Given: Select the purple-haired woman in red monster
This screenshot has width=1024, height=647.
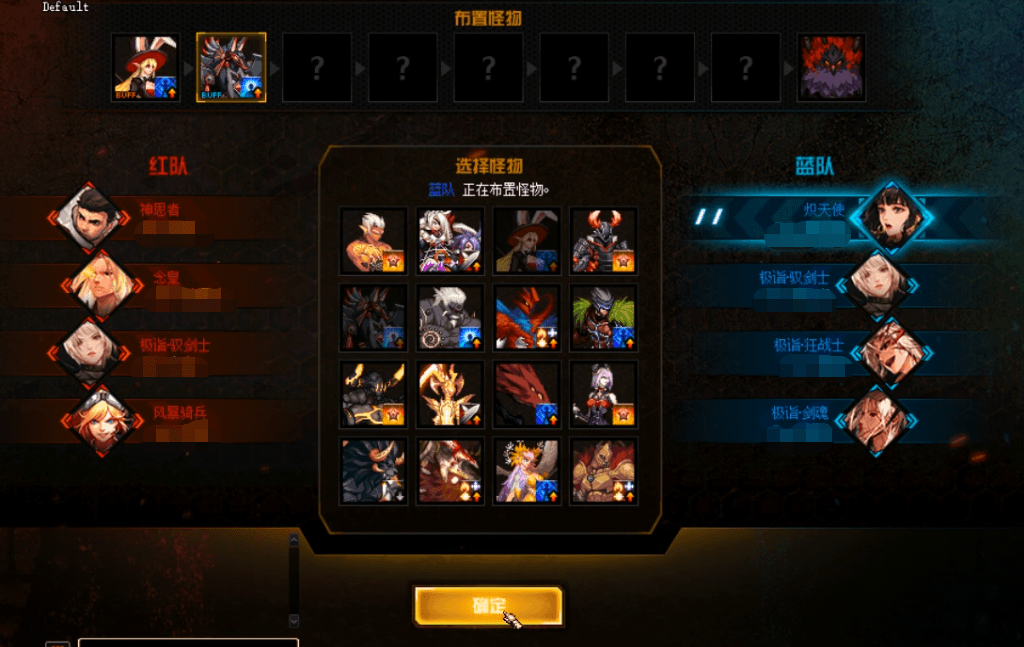Looking at the screenshot, I should coord(603,394).
